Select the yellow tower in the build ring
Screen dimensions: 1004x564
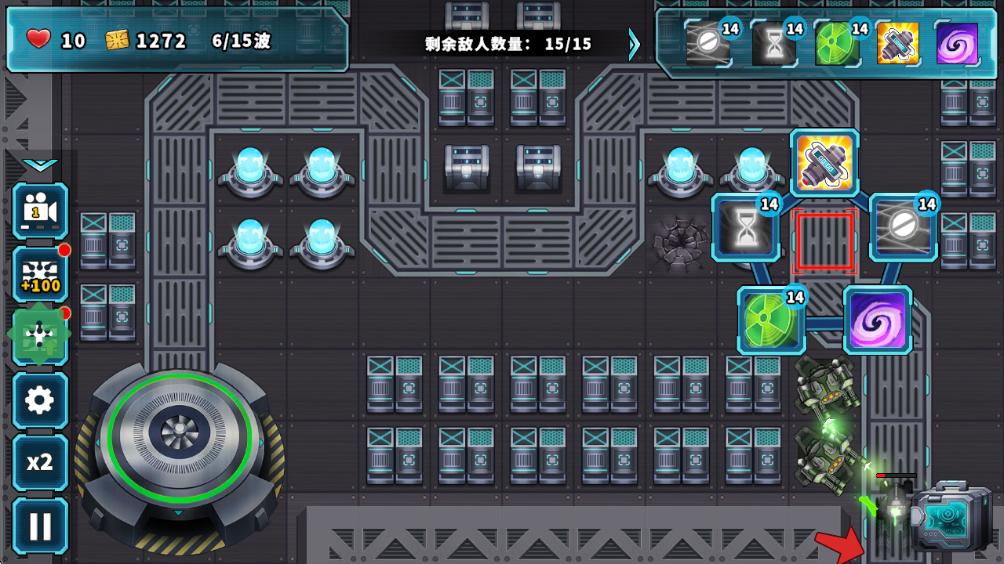(825, 162)
